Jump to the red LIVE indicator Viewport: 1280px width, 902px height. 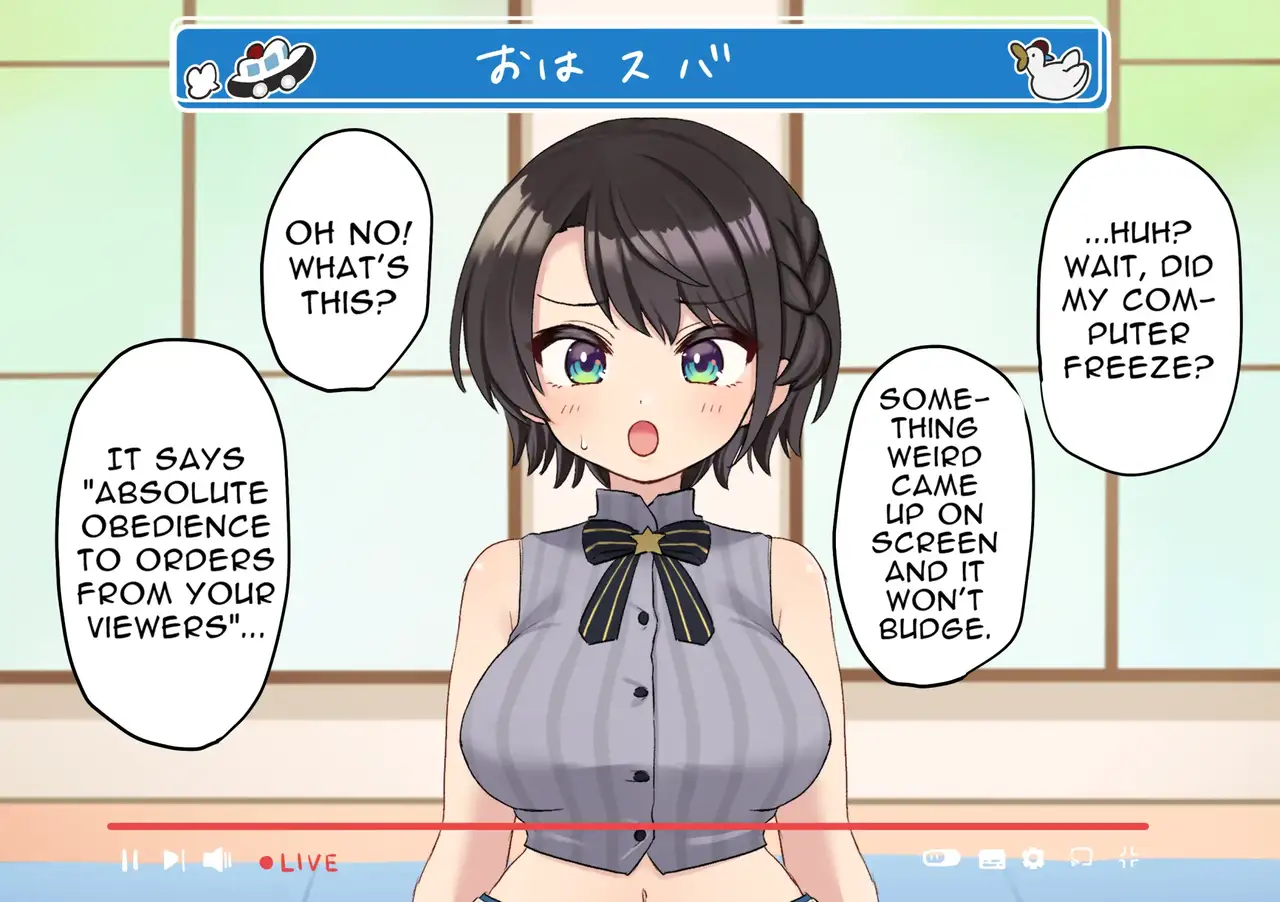(x=299, y=862)
